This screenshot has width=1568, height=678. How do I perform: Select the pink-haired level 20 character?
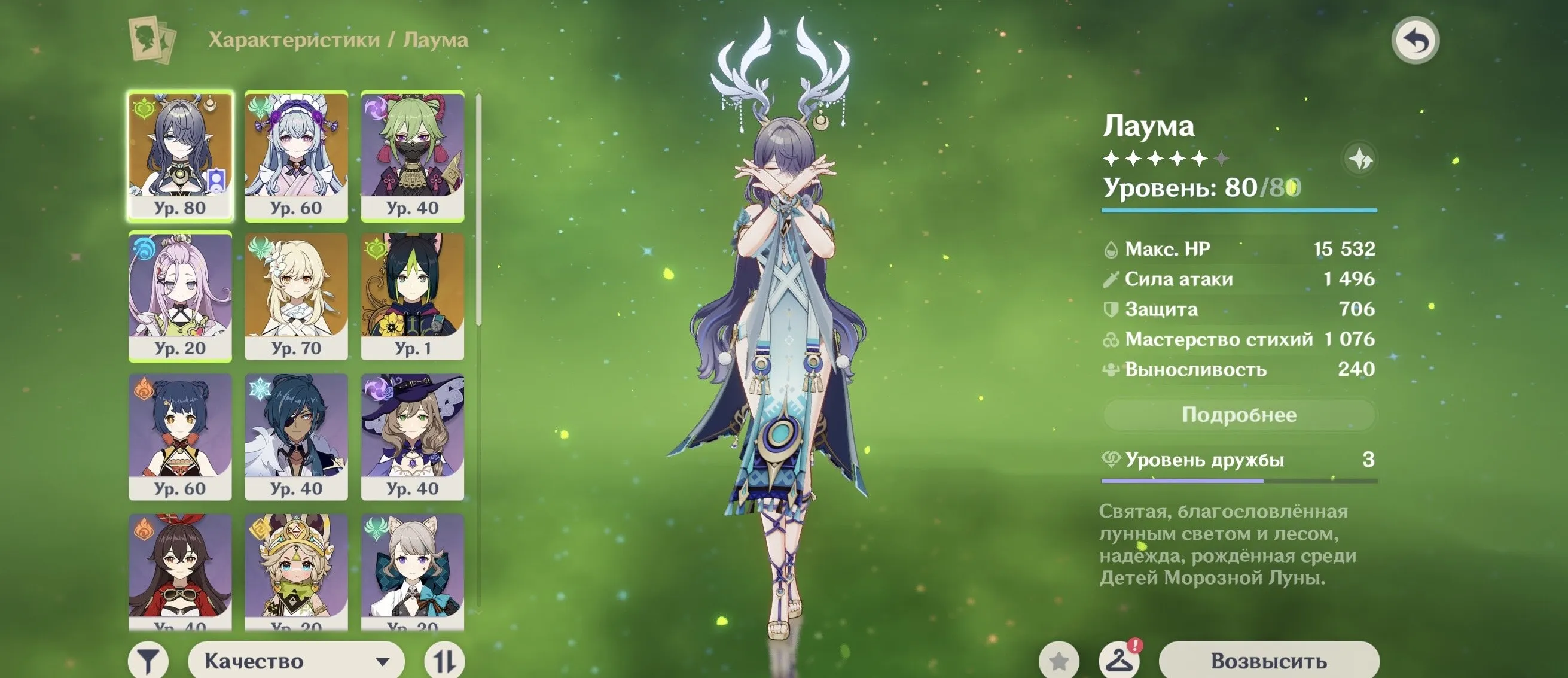180,297
